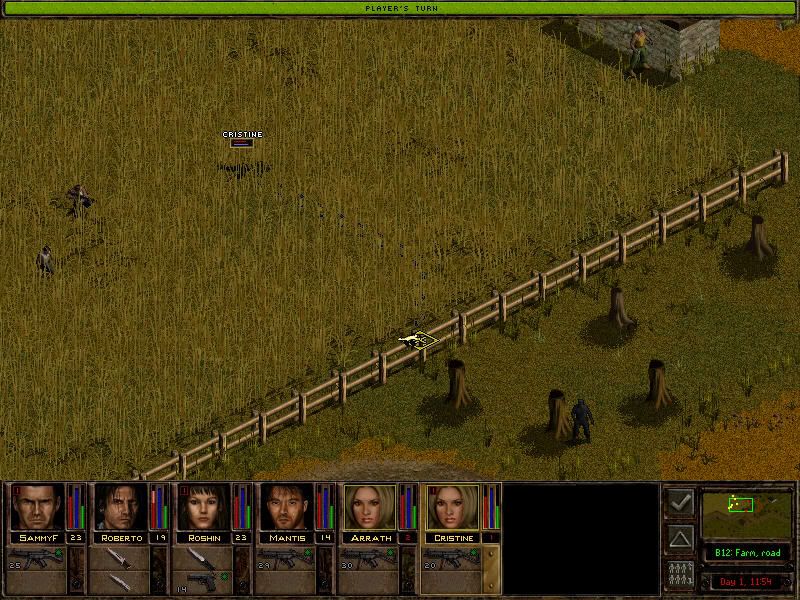The image size is (800, 600).
Task: Switch to Arrath's portrait
Action: pyautogui.click(x=370, y=508)
